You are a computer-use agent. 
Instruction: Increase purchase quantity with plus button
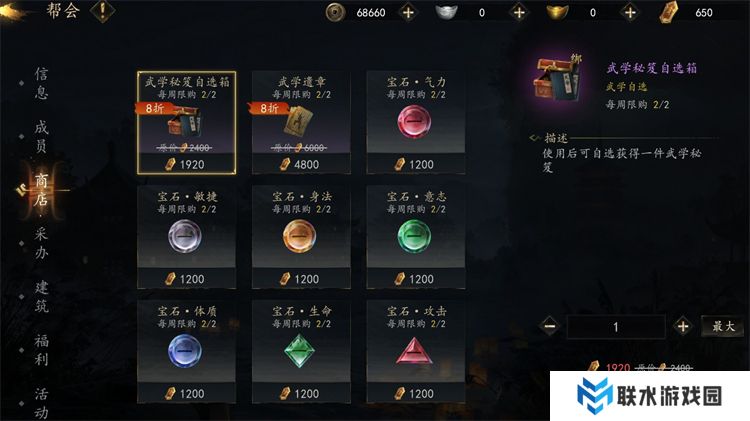pyautogui.click(x=683, y=326)
